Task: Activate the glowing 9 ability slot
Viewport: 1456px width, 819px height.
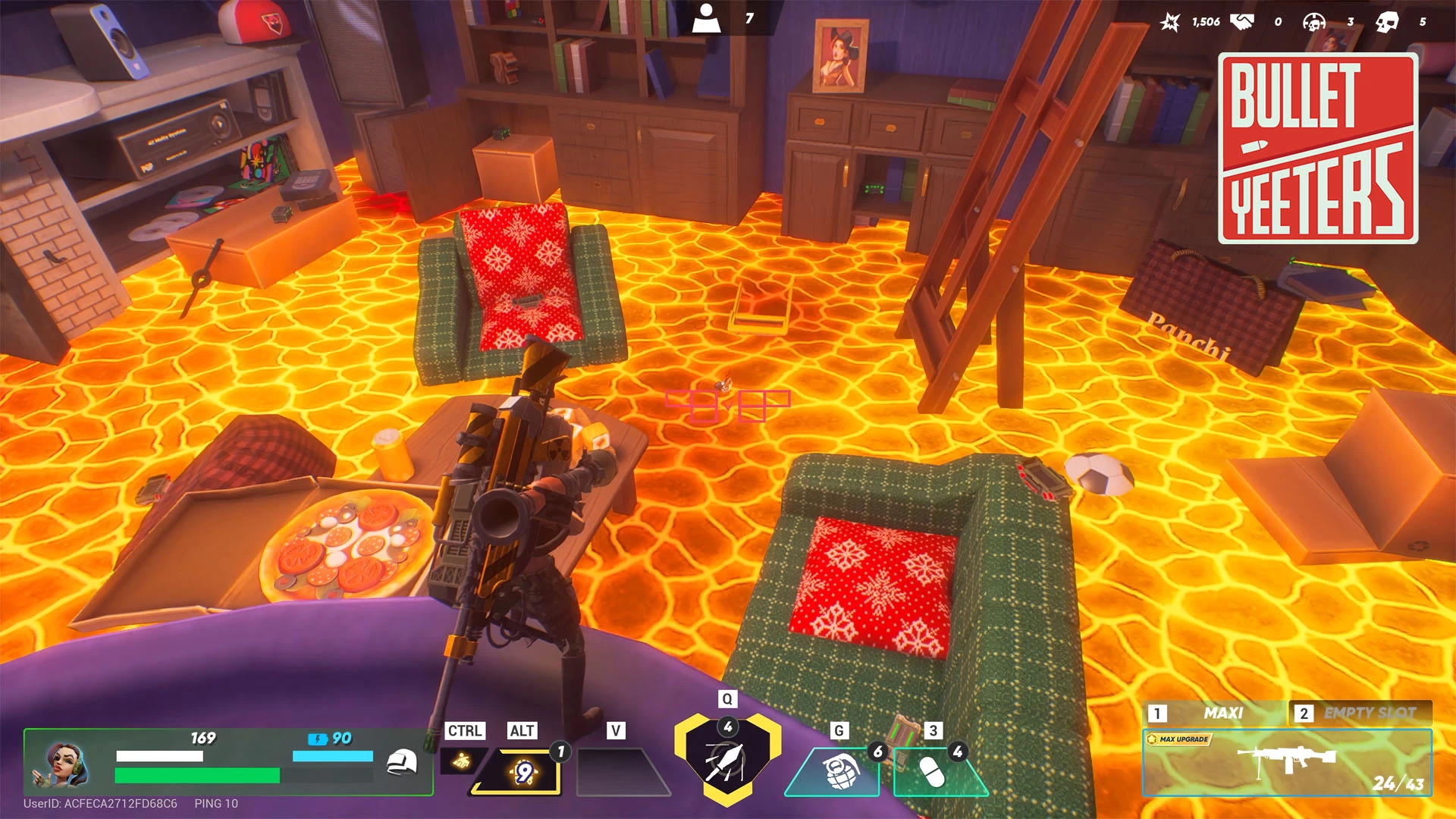Action: [x=523, y=773]
